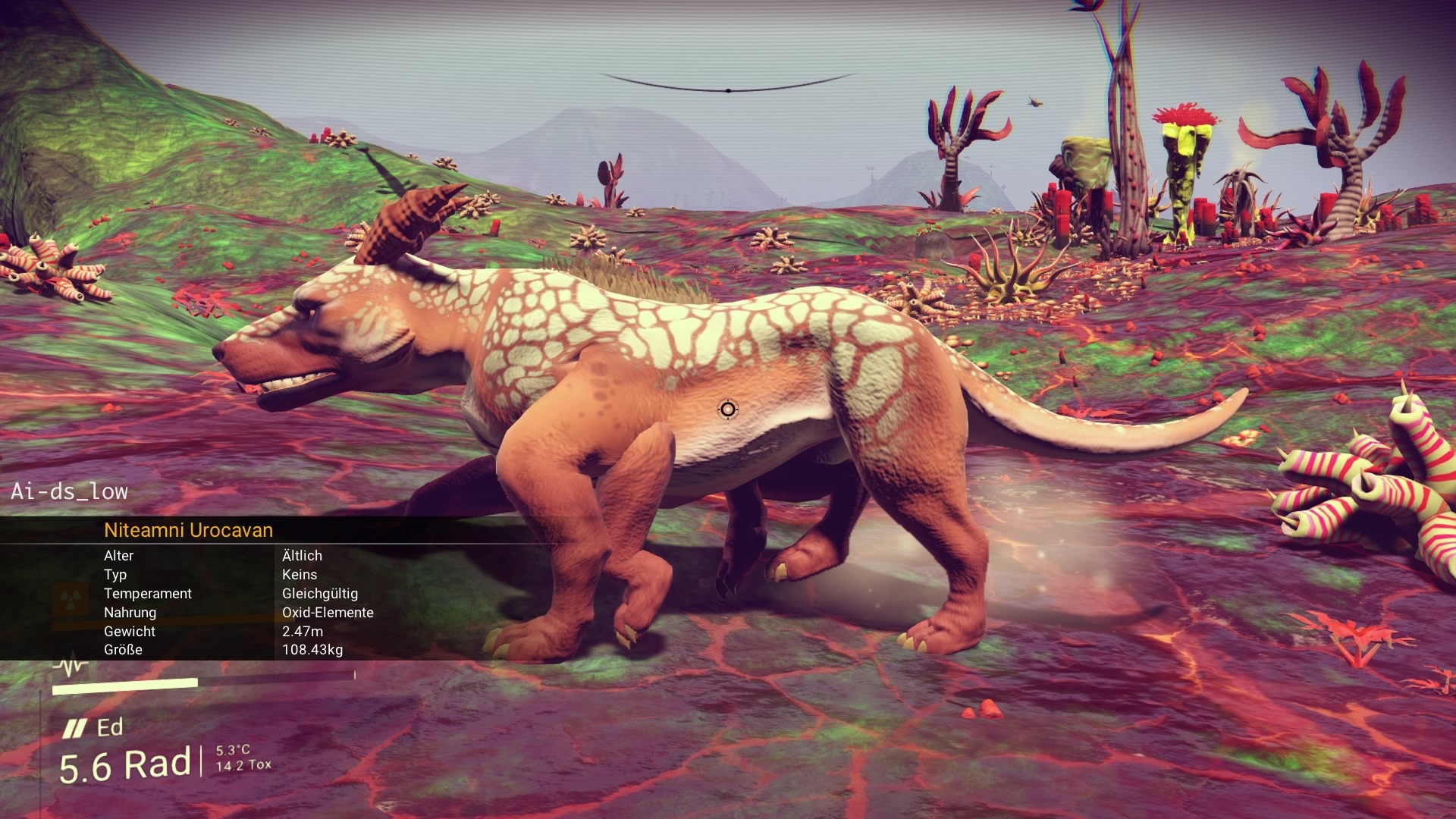Click the center scanner reticle
Image resolution: width=1456 pixels, height=819 pixels.
coord(727,409)
